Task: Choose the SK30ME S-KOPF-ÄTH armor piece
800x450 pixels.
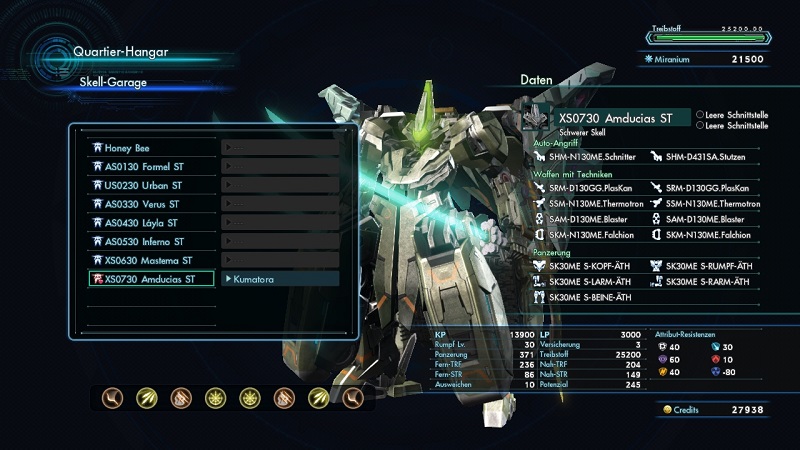Action: coord(591,266)
